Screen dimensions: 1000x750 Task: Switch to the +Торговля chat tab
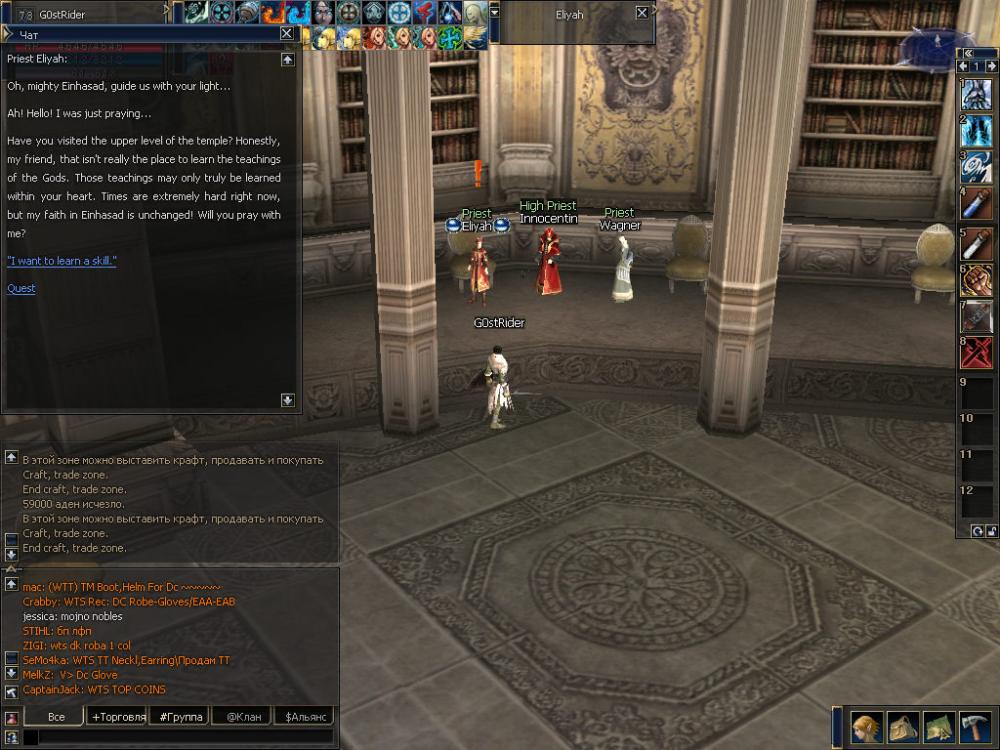coord(117,716)
